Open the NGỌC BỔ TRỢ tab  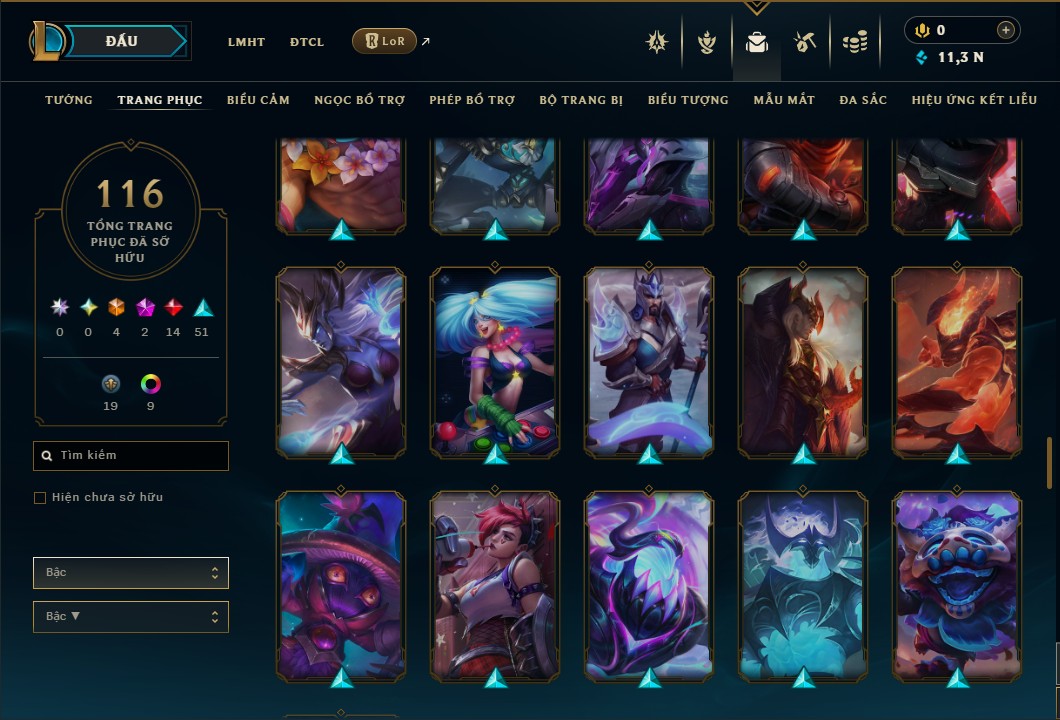[x=359, y=100]
